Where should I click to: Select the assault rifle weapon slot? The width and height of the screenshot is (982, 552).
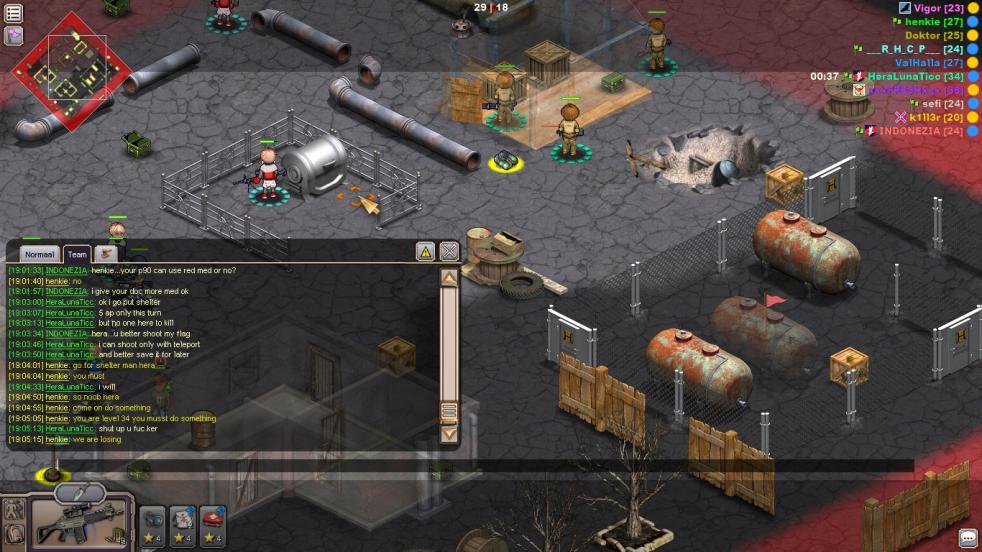80,523
